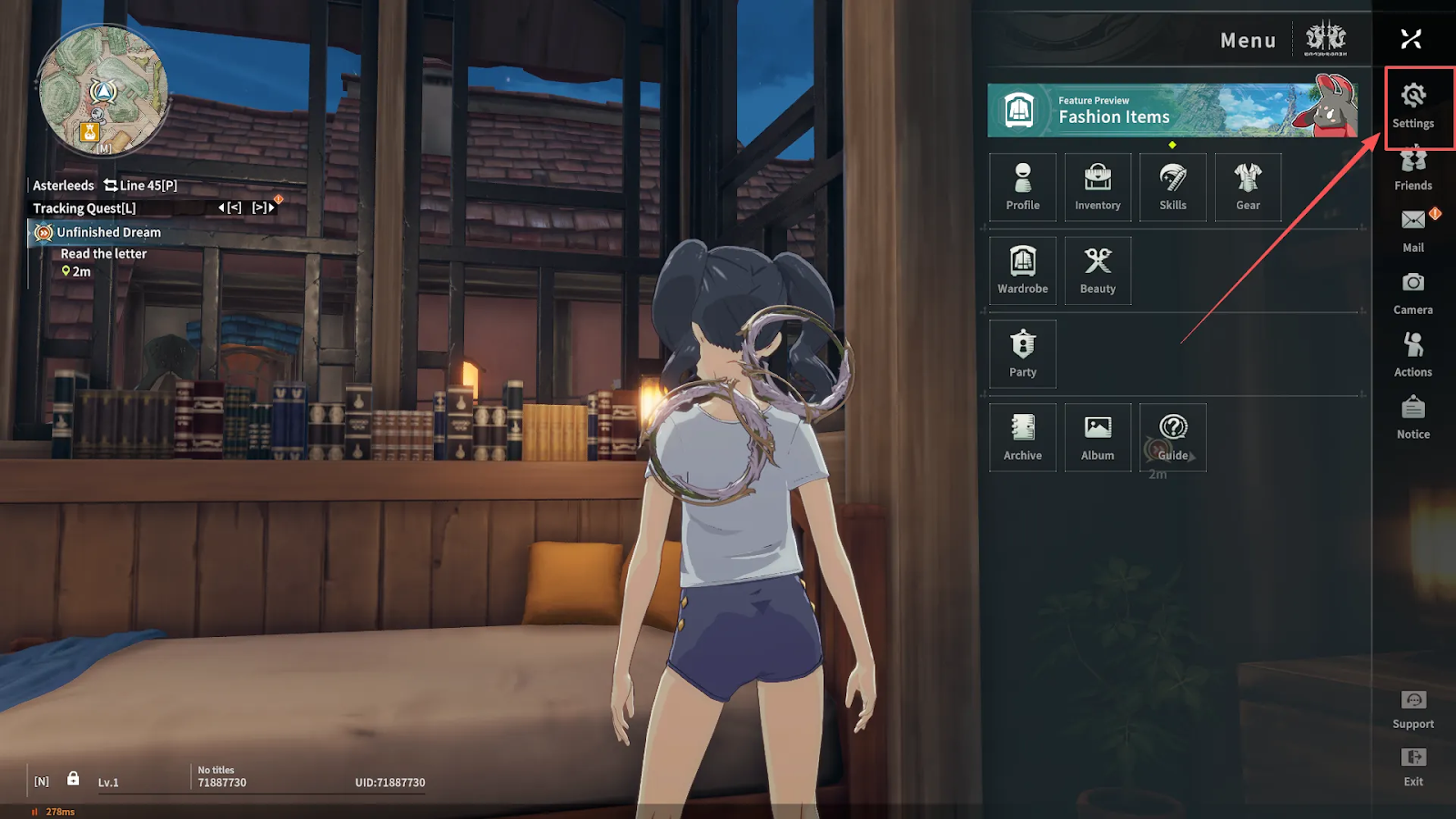Select the Beauty option
Image resolution: width=1456 pixels, height=819 pixels.
pyautogui.click(x=1097, y=270)
